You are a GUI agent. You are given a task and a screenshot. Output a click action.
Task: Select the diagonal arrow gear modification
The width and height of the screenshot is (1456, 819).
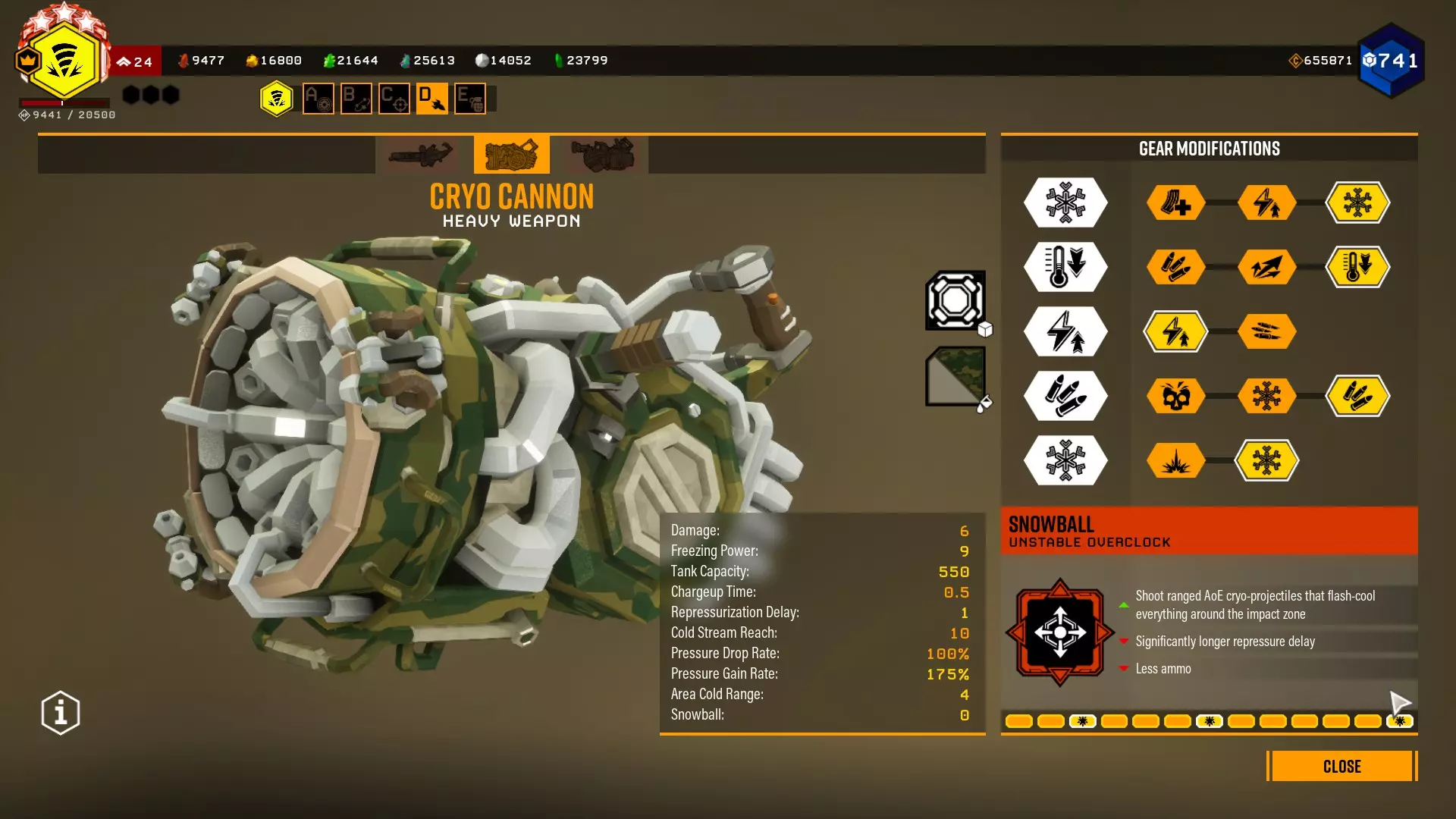coord(1266,267)
